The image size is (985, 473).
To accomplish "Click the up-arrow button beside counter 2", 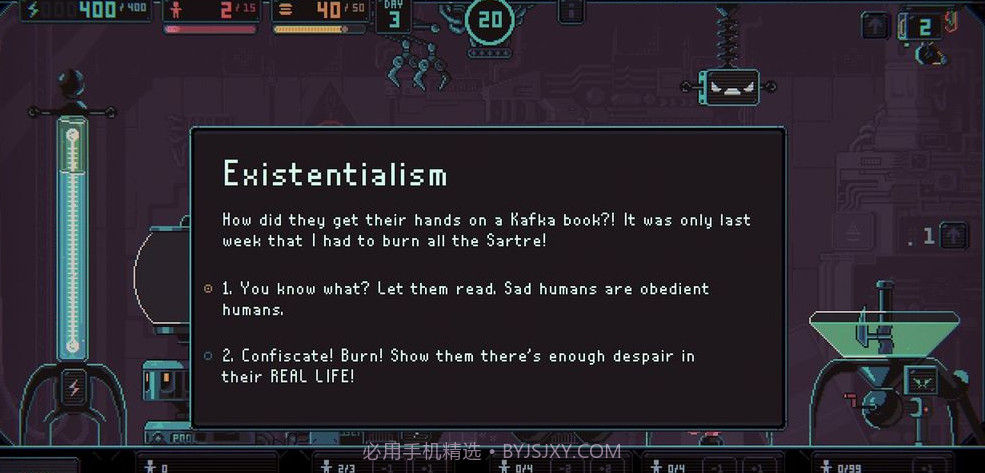I will [876, 26].
